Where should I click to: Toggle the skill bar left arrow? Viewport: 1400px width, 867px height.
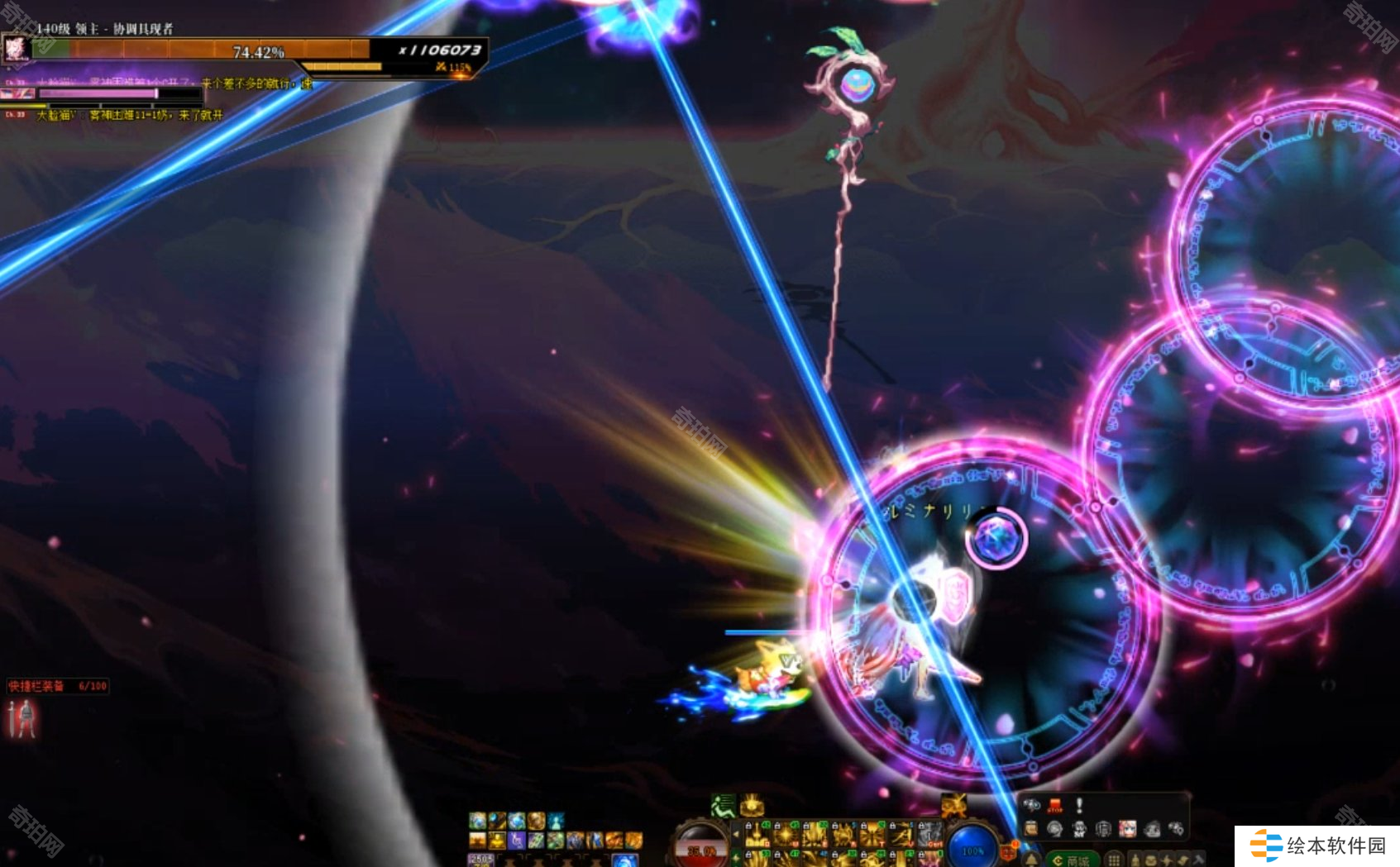point(736,835)
